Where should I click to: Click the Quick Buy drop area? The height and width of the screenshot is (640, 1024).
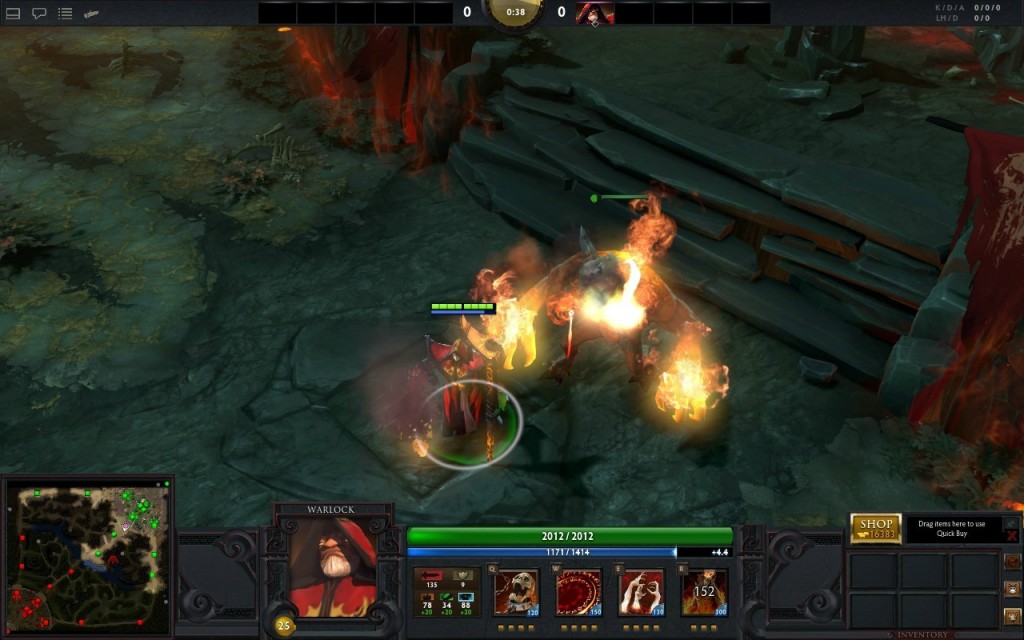click(x=952, y=529)
